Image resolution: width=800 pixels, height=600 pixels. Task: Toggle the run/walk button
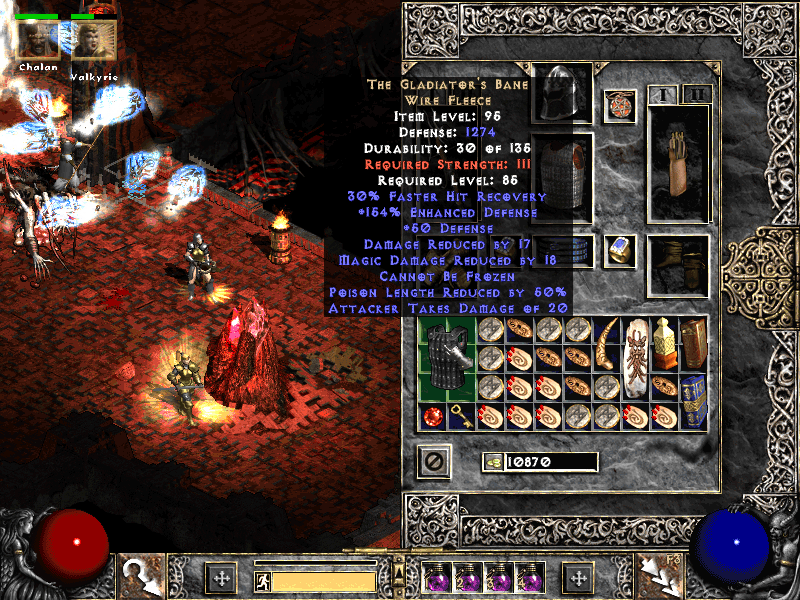point(261,580)
